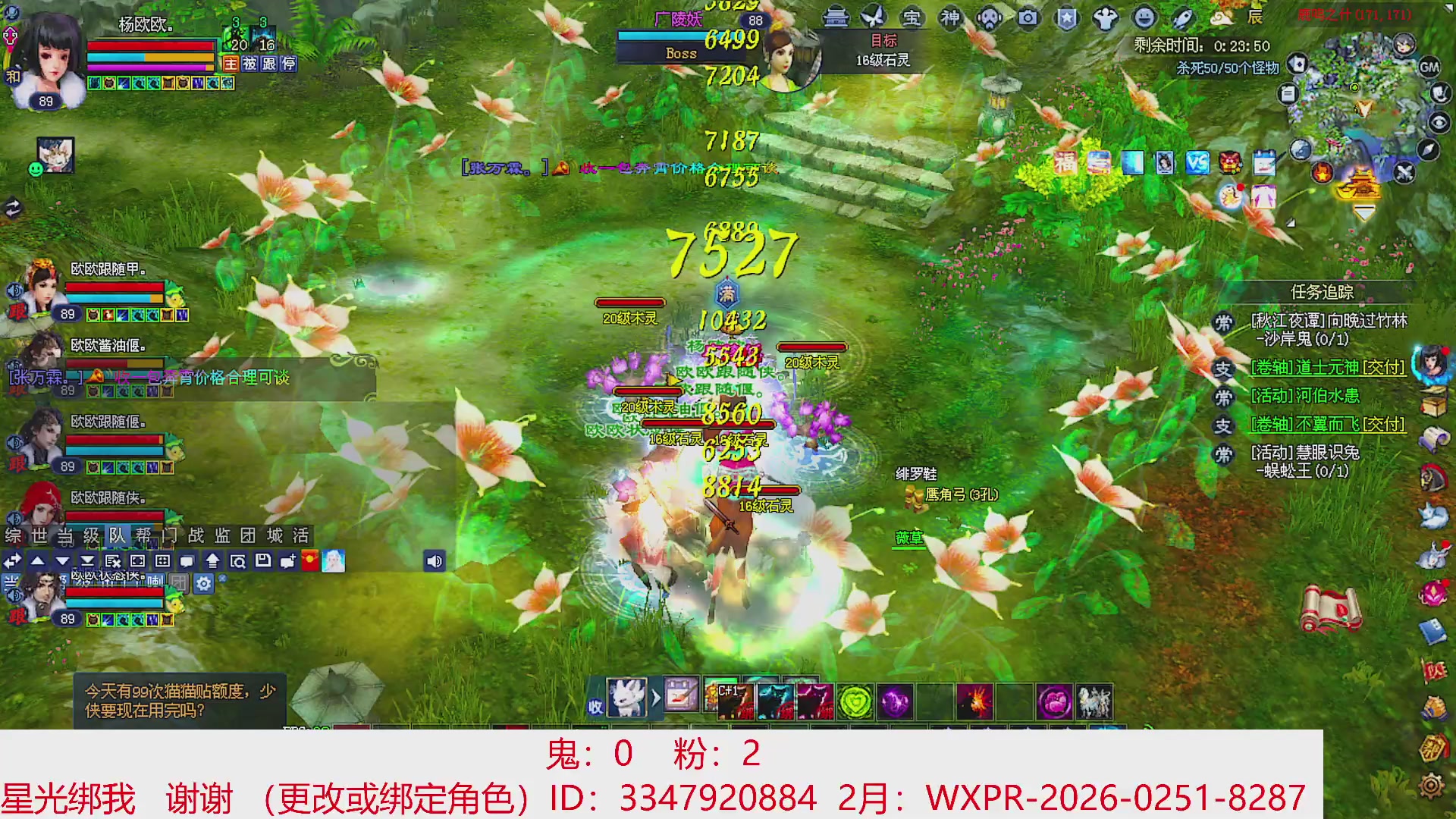
Task: Click the scroll-up arrow in the chat toolbar
Action: click(x=36, y=561)
